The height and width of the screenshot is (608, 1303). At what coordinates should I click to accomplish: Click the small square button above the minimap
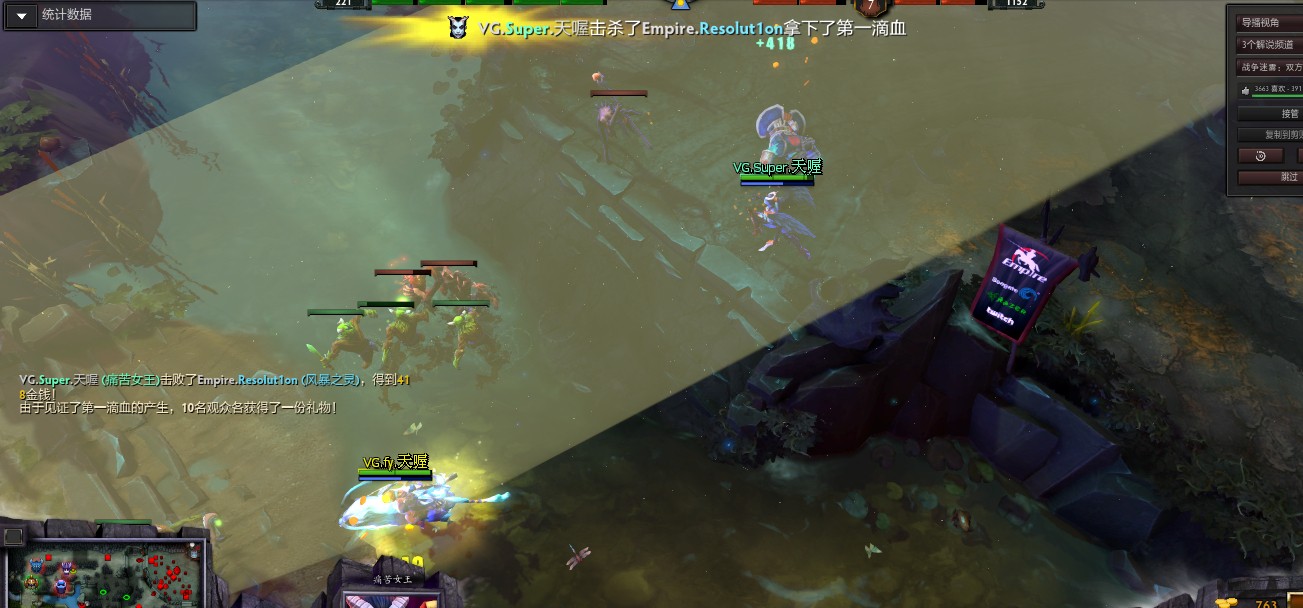(x=13, y=537)
